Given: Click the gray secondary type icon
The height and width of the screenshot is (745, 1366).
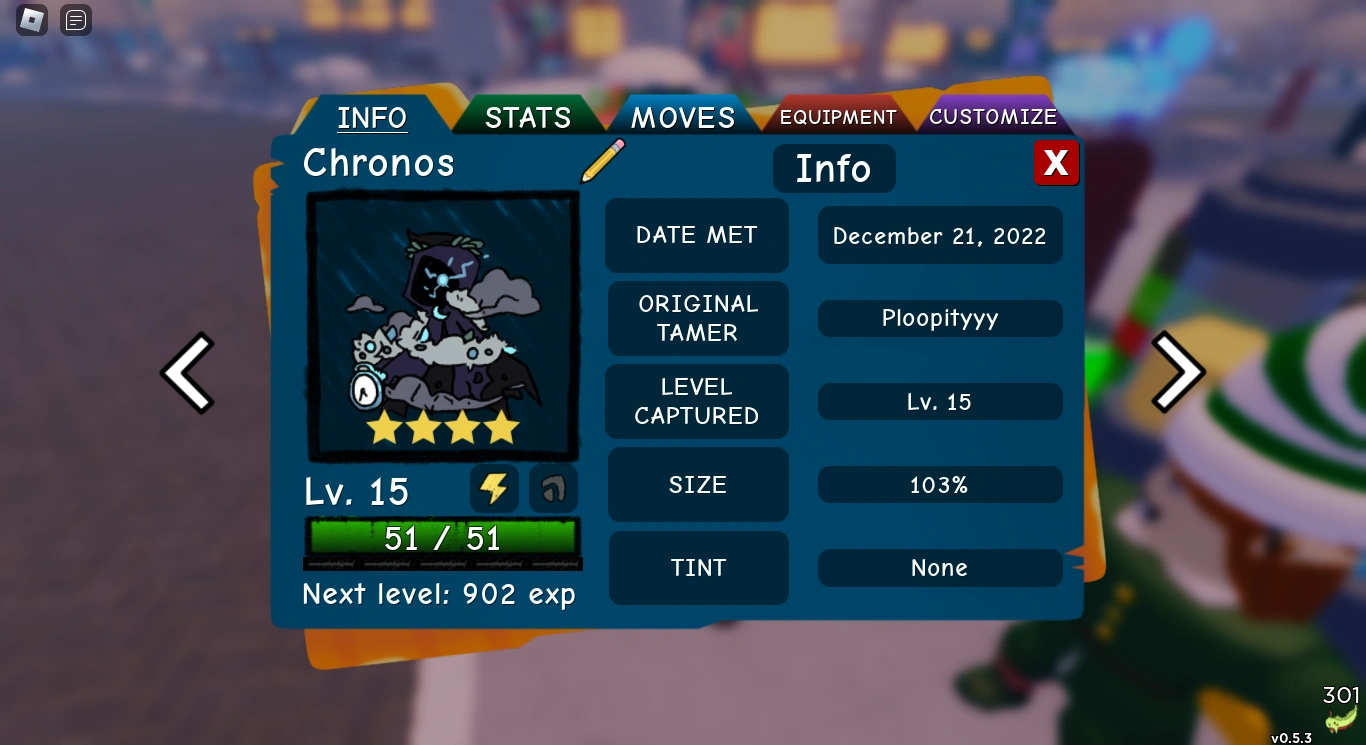Looking at the screenshot, I should (x=553, y=489).
